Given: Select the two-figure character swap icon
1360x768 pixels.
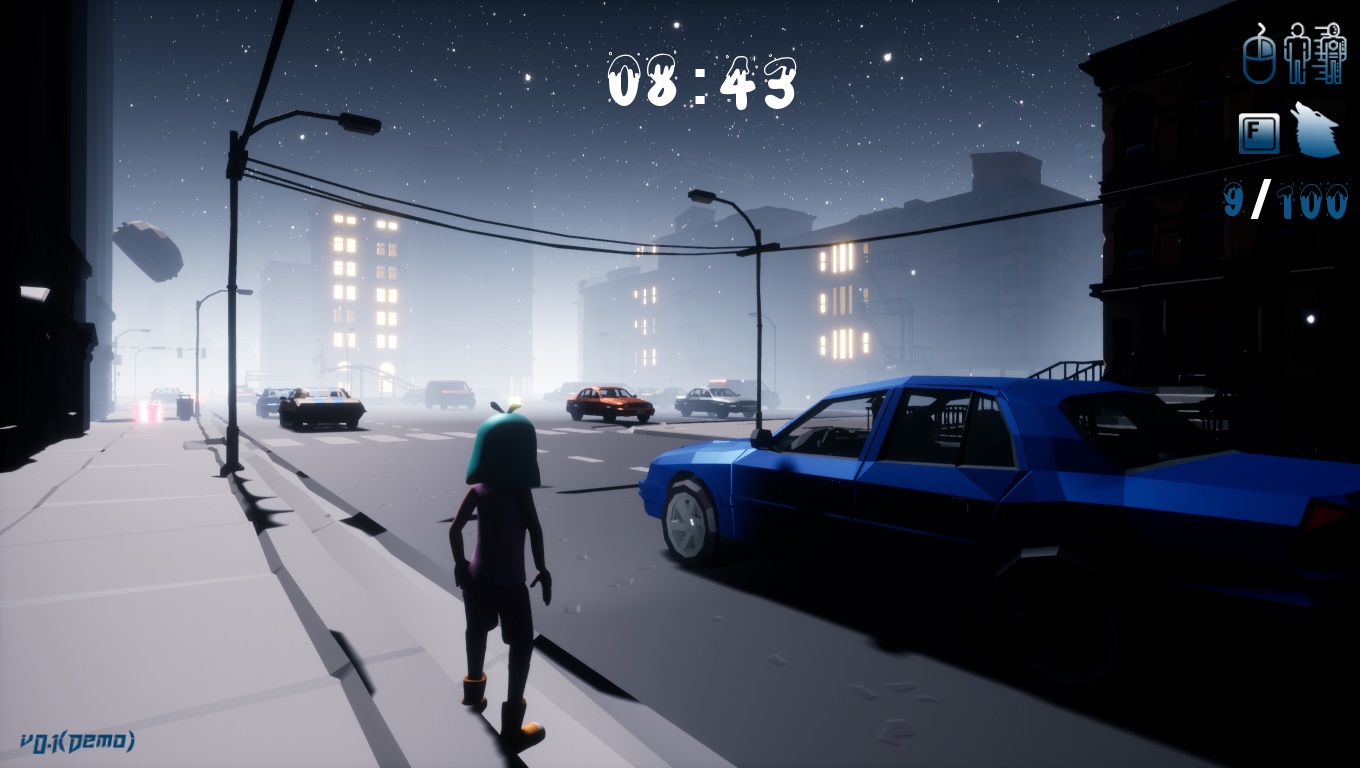Looking at the screenshot, I should [1314, 53].
